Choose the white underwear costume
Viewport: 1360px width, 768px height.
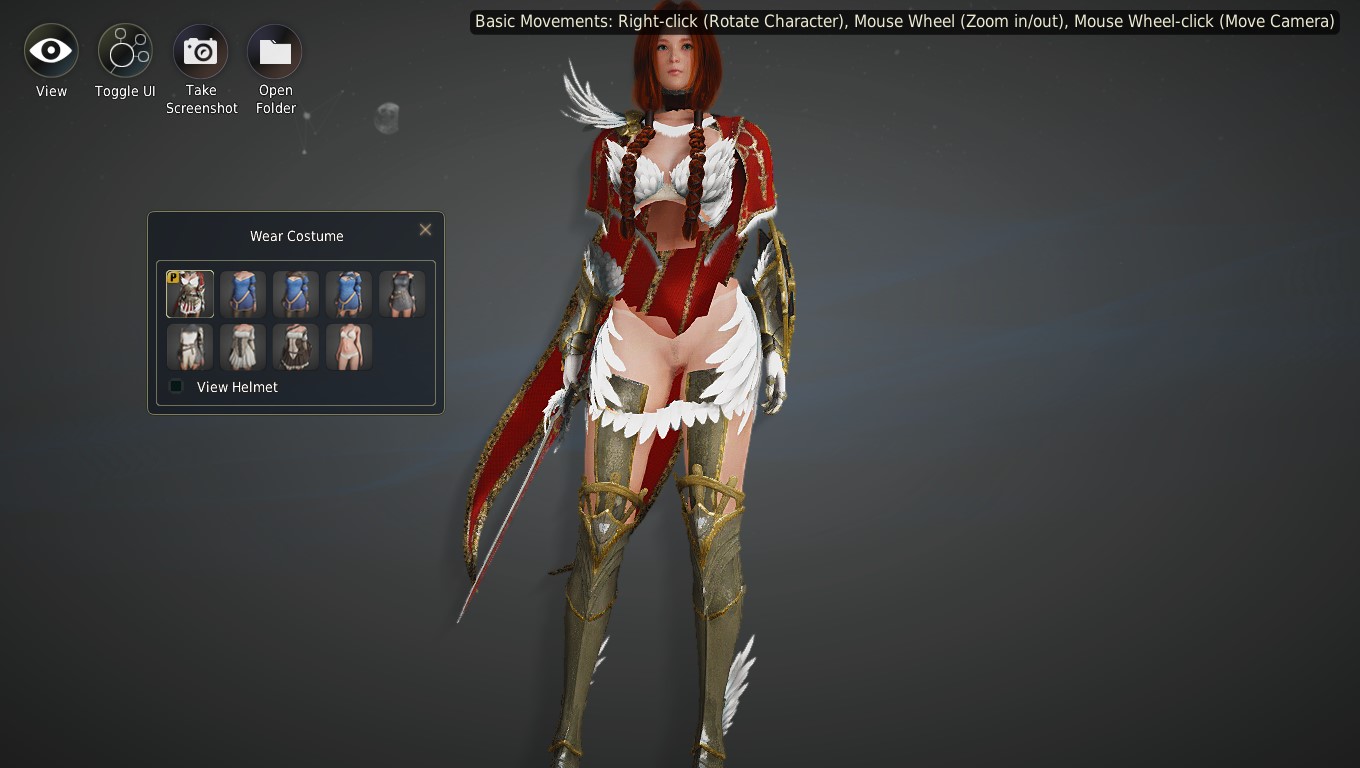[349, 347]
